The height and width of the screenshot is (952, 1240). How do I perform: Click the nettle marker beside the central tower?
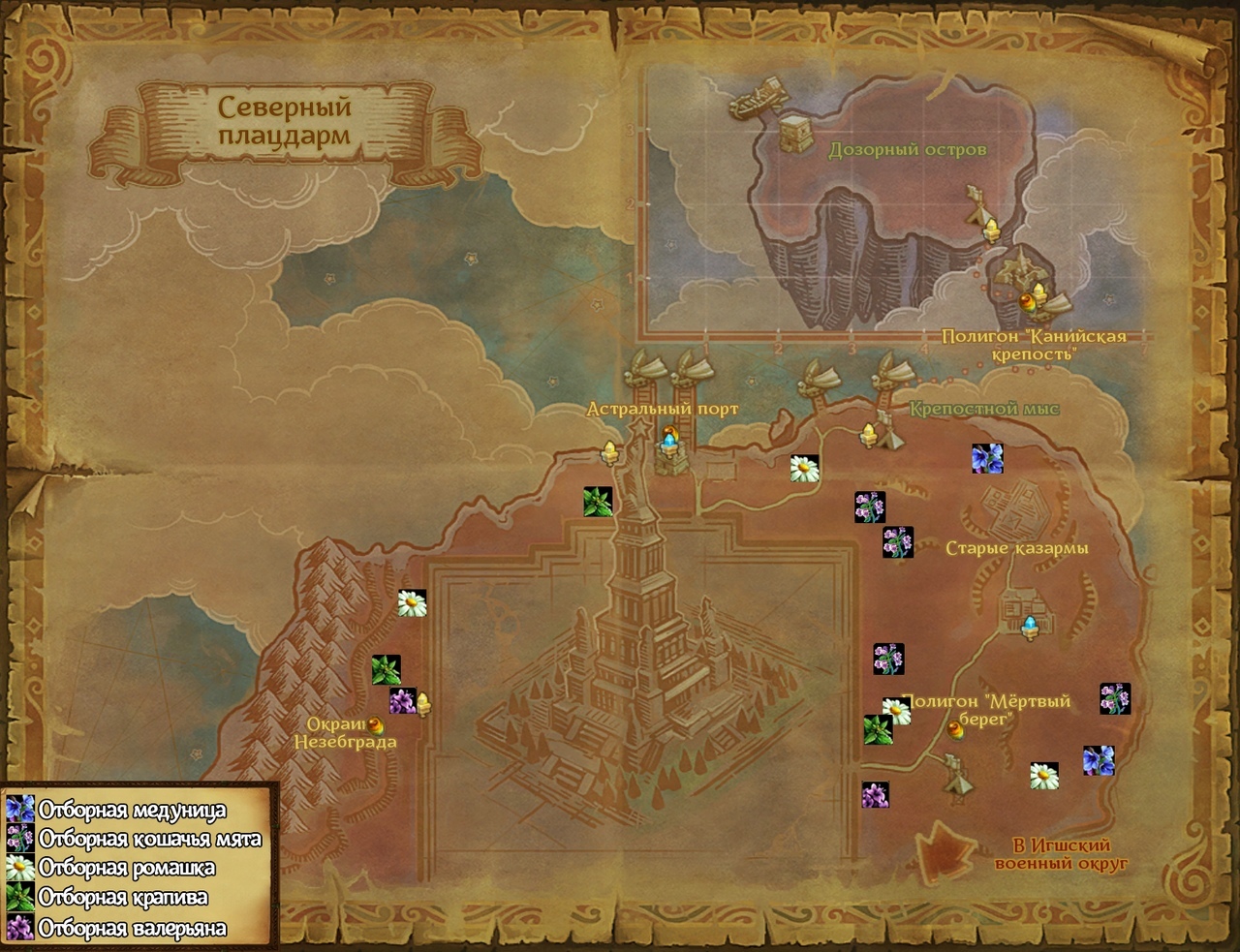click(598, 502)
